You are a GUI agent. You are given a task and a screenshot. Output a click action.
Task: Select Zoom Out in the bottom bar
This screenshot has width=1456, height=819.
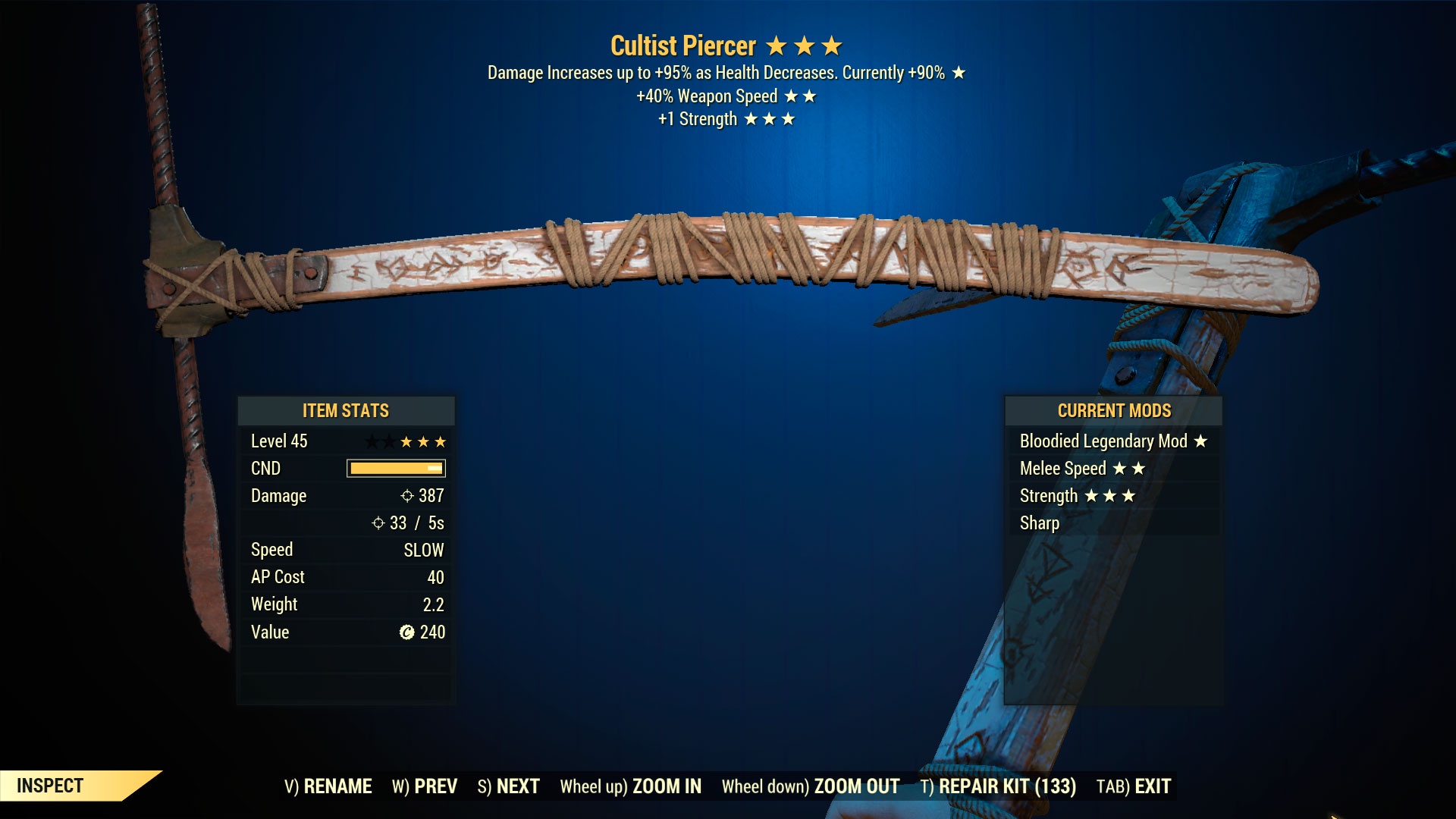coord(810,786)
